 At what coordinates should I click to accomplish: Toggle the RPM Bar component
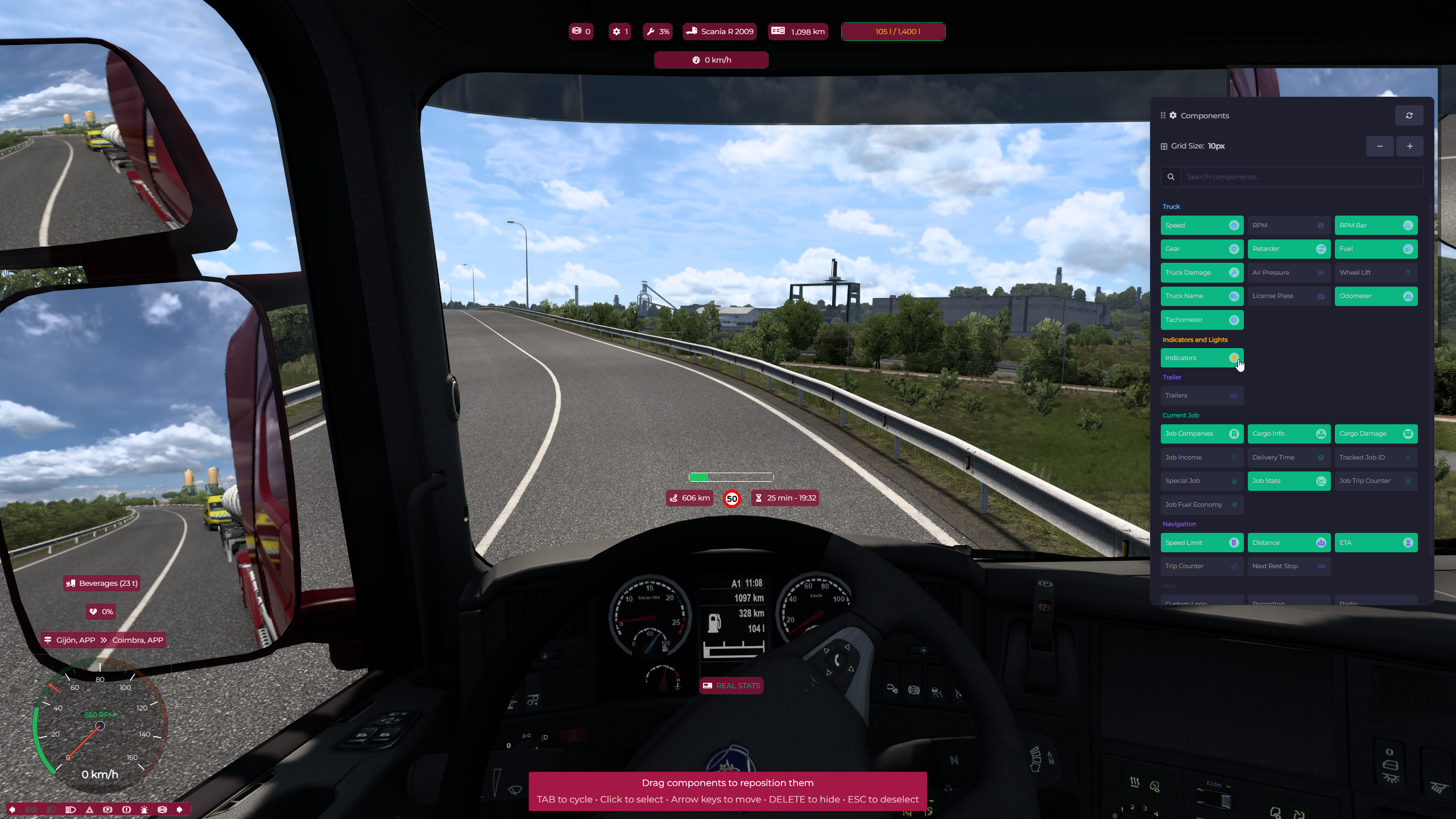[x=1375, y=225]
